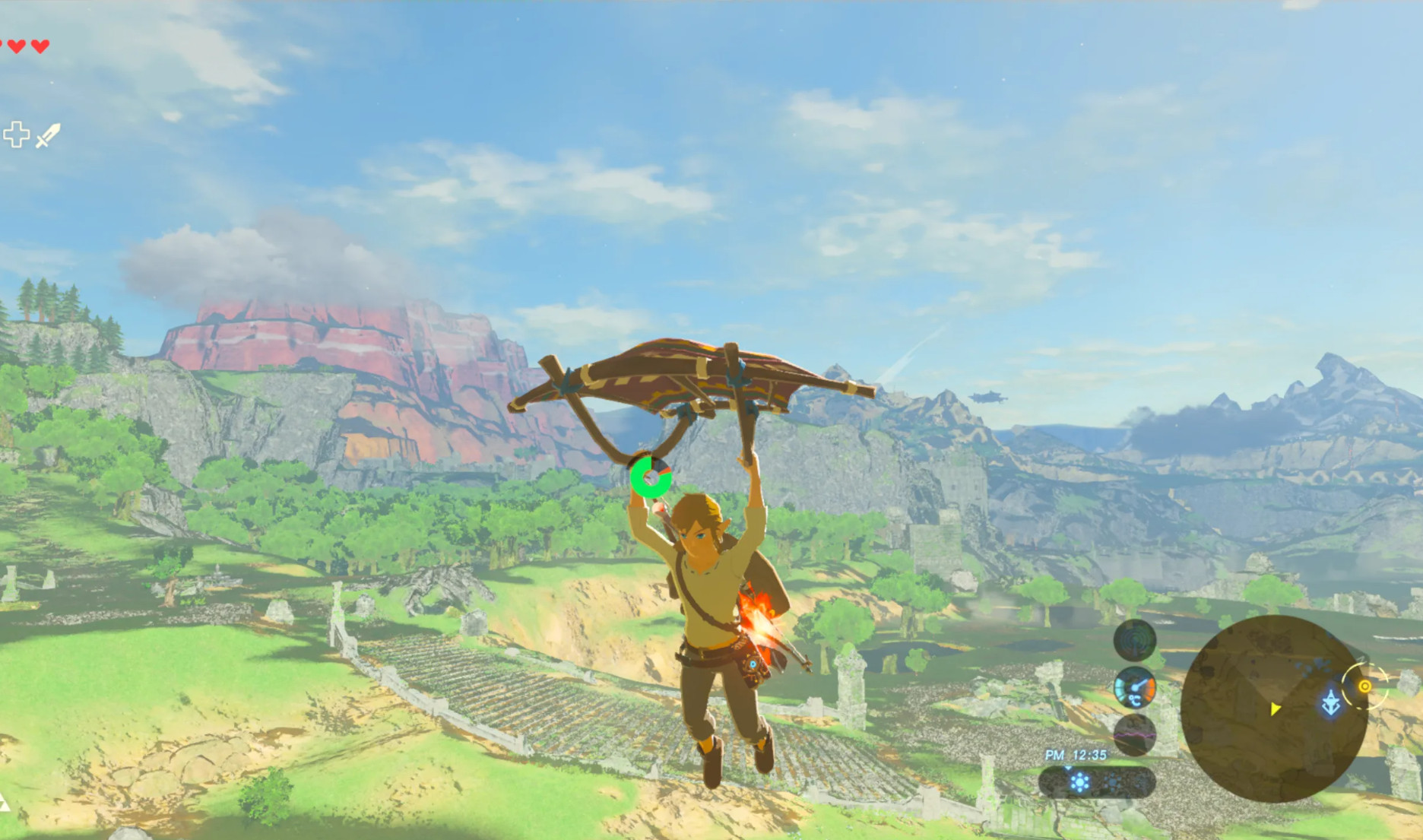Toggle the last heart of Link's health row

click(x=40, y=46)
